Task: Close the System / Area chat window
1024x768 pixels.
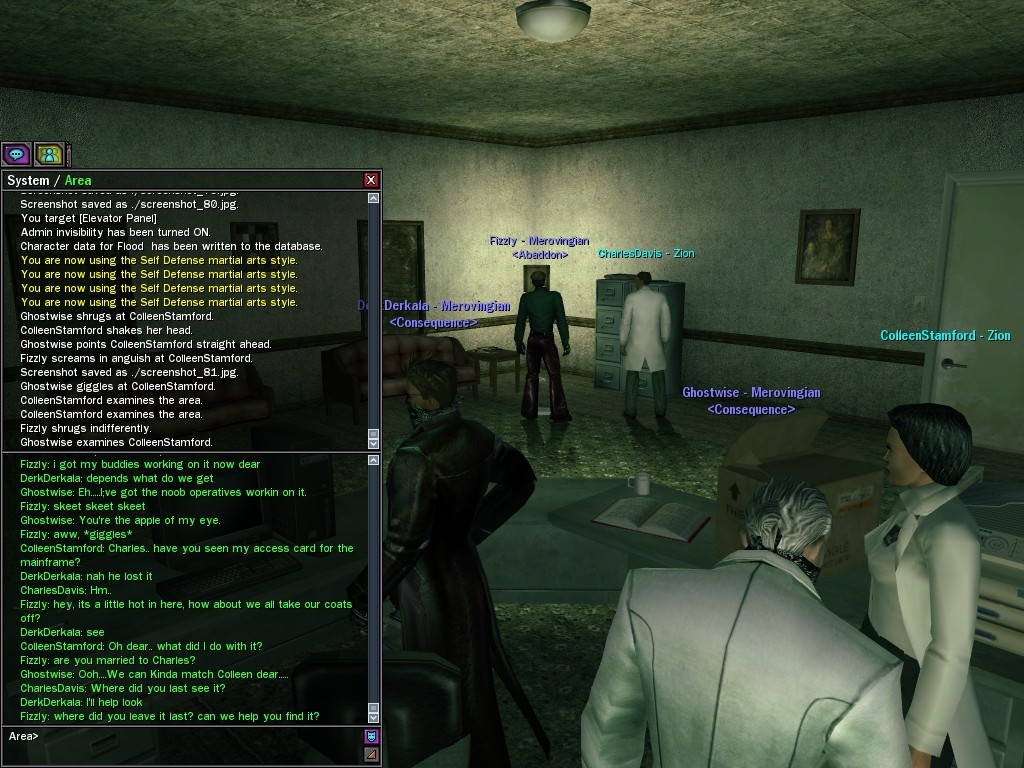Action: pyautogui.click(x=371, y=180)
